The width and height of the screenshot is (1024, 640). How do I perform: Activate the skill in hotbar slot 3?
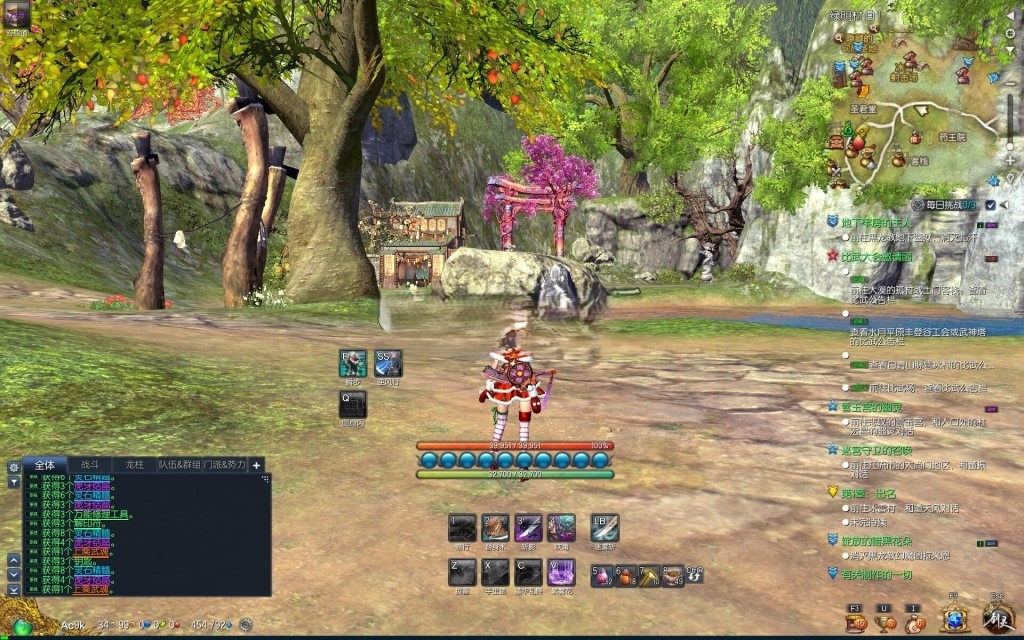(x=528, y=527)
